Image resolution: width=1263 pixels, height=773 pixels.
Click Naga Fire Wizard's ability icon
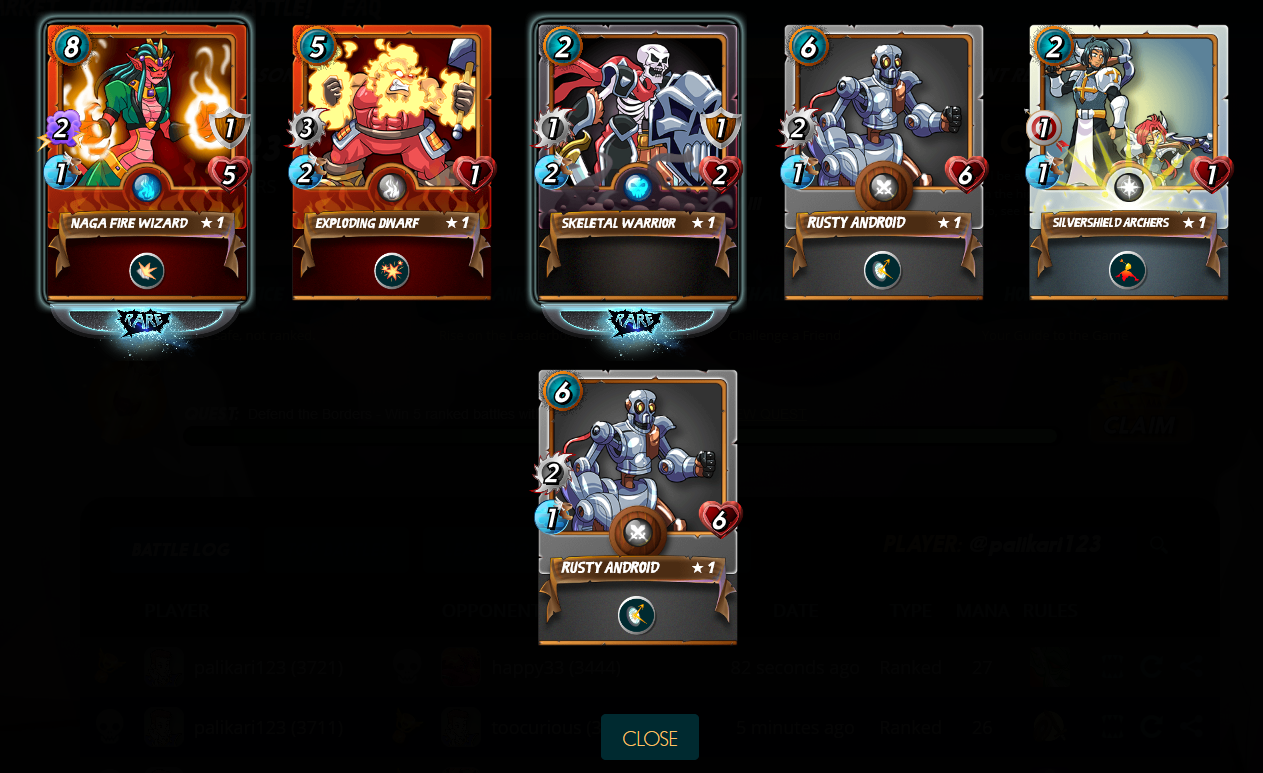147,271
